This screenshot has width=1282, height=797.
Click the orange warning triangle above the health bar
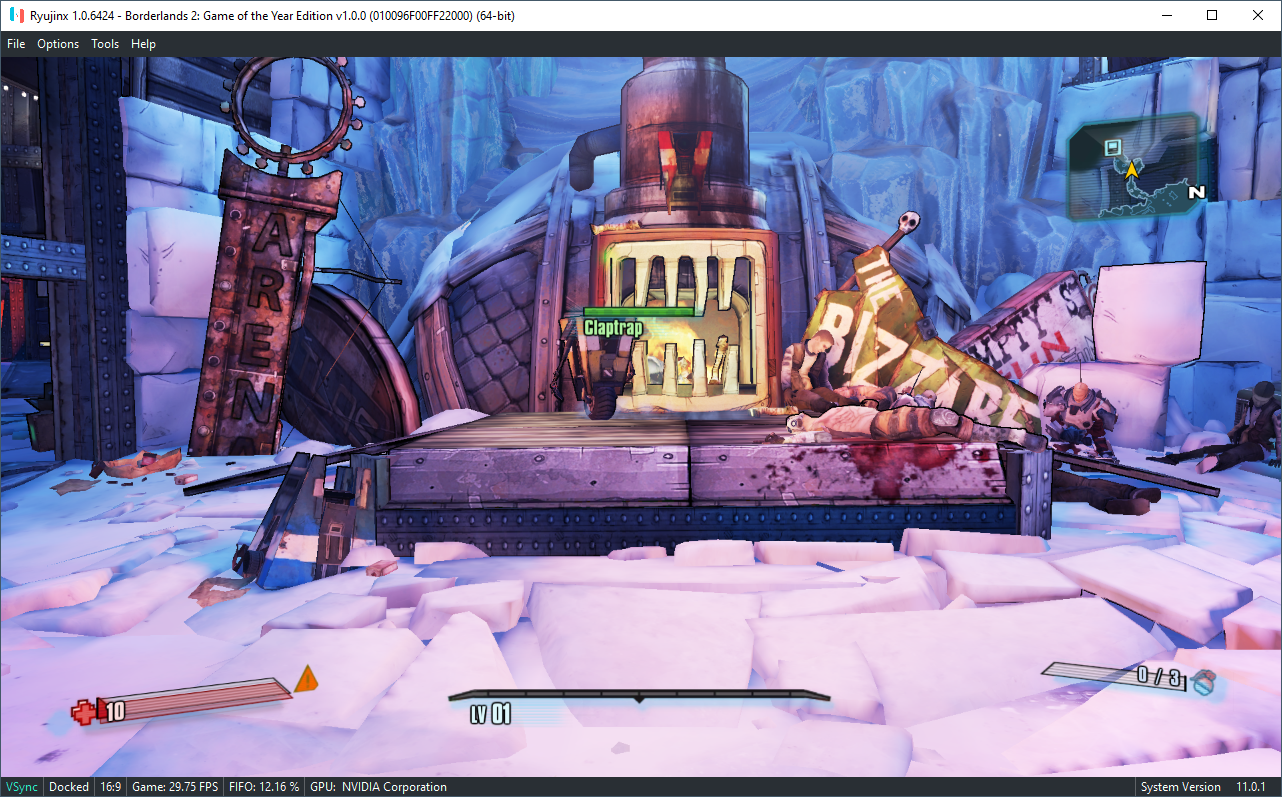308,679
